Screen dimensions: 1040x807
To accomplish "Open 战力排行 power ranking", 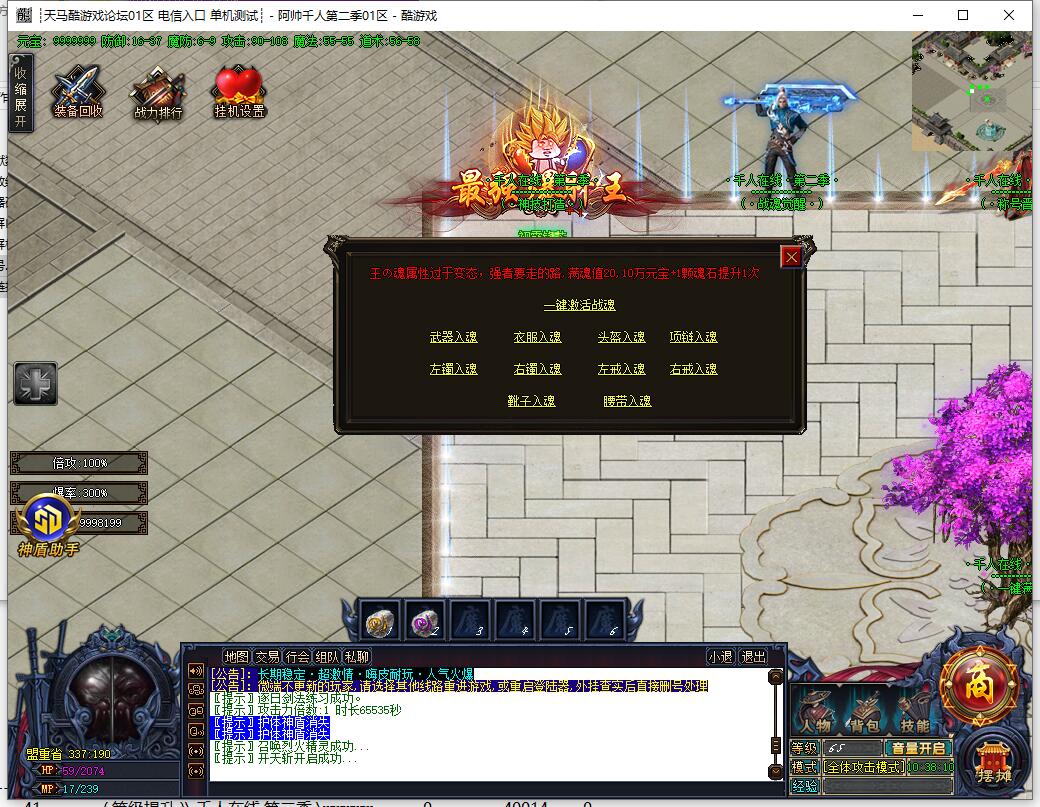I will tap(158, 93).
